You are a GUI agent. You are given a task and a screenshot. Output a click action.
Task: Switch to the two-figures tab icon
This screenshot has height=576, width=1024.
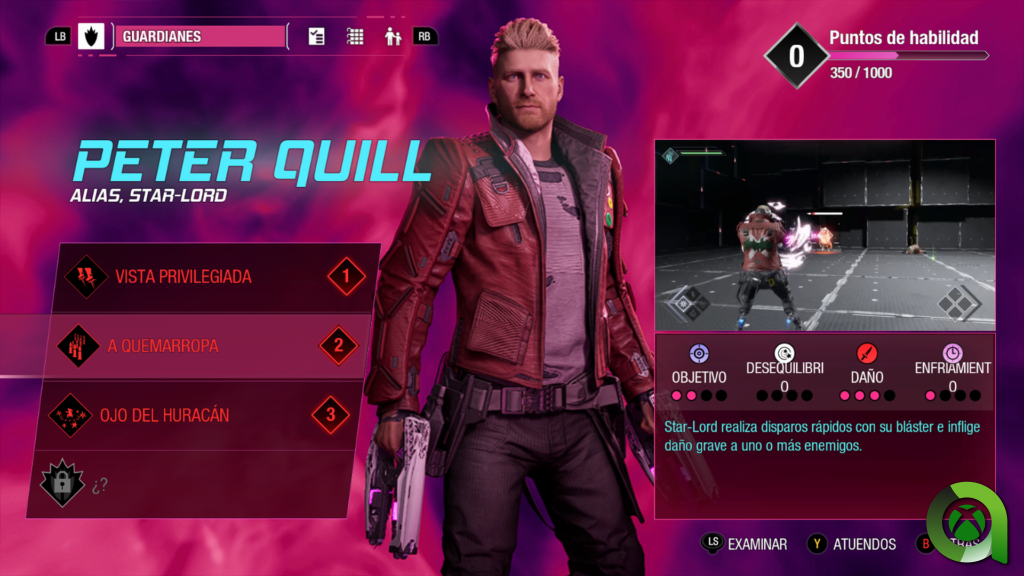pos(392,37)
